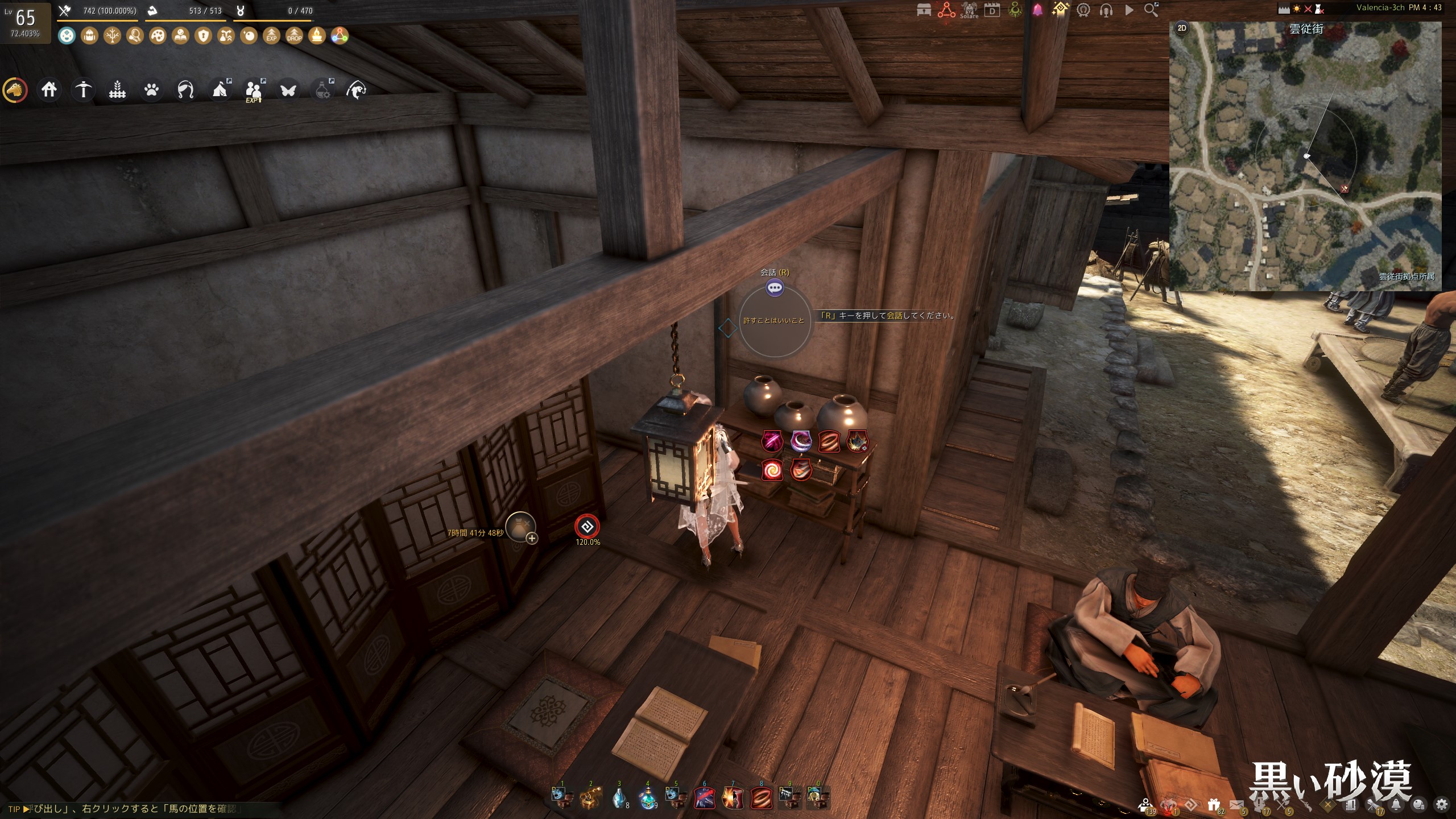Open the worker pickaxe icon
This screenshot has width=1456, height=819.
83,90
